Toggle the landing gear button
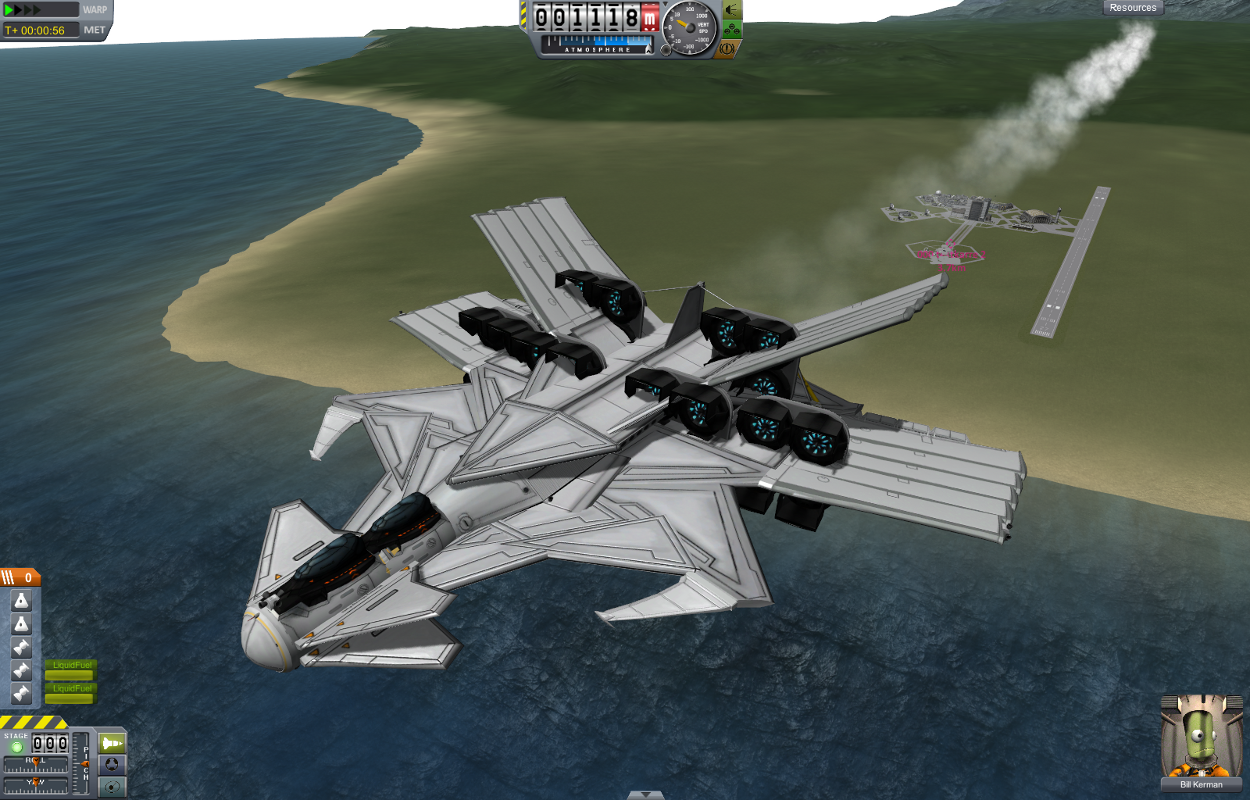This screenshot has height=800, width=1250. tap(731, 29)
